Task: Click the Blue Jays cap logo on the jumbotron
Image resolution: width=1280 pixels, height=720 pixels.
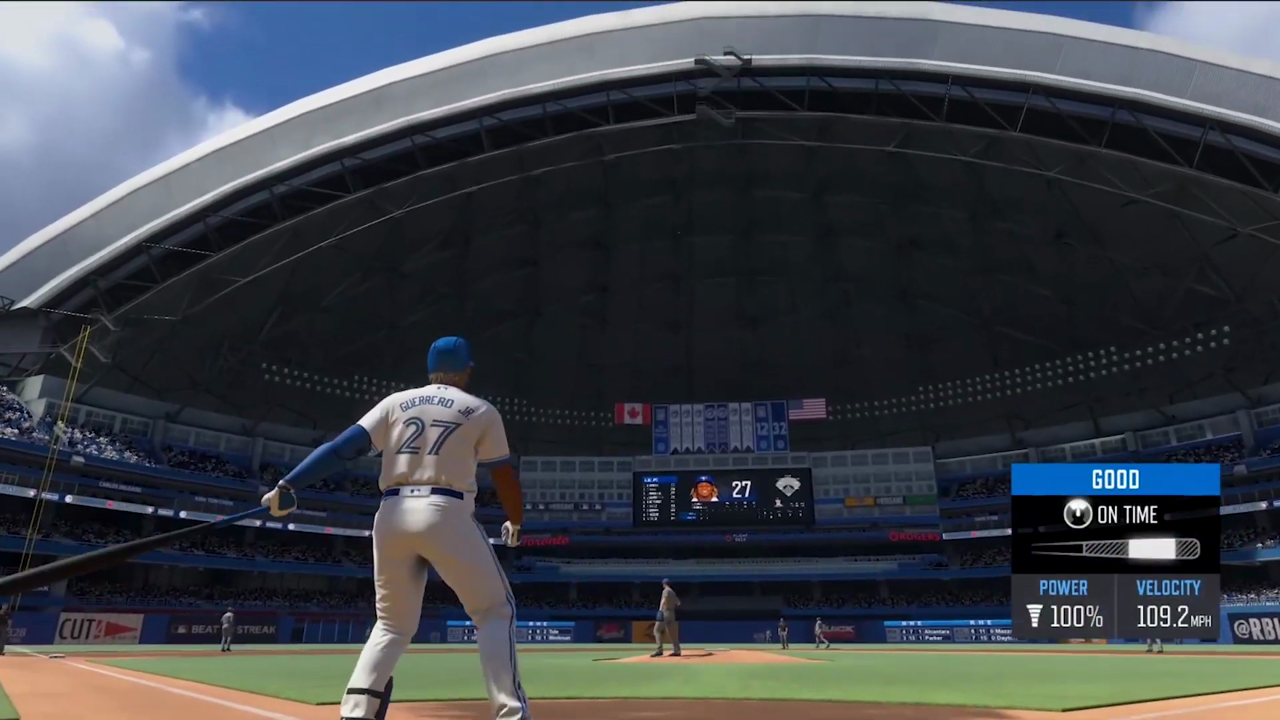Action: pos(702,480)
